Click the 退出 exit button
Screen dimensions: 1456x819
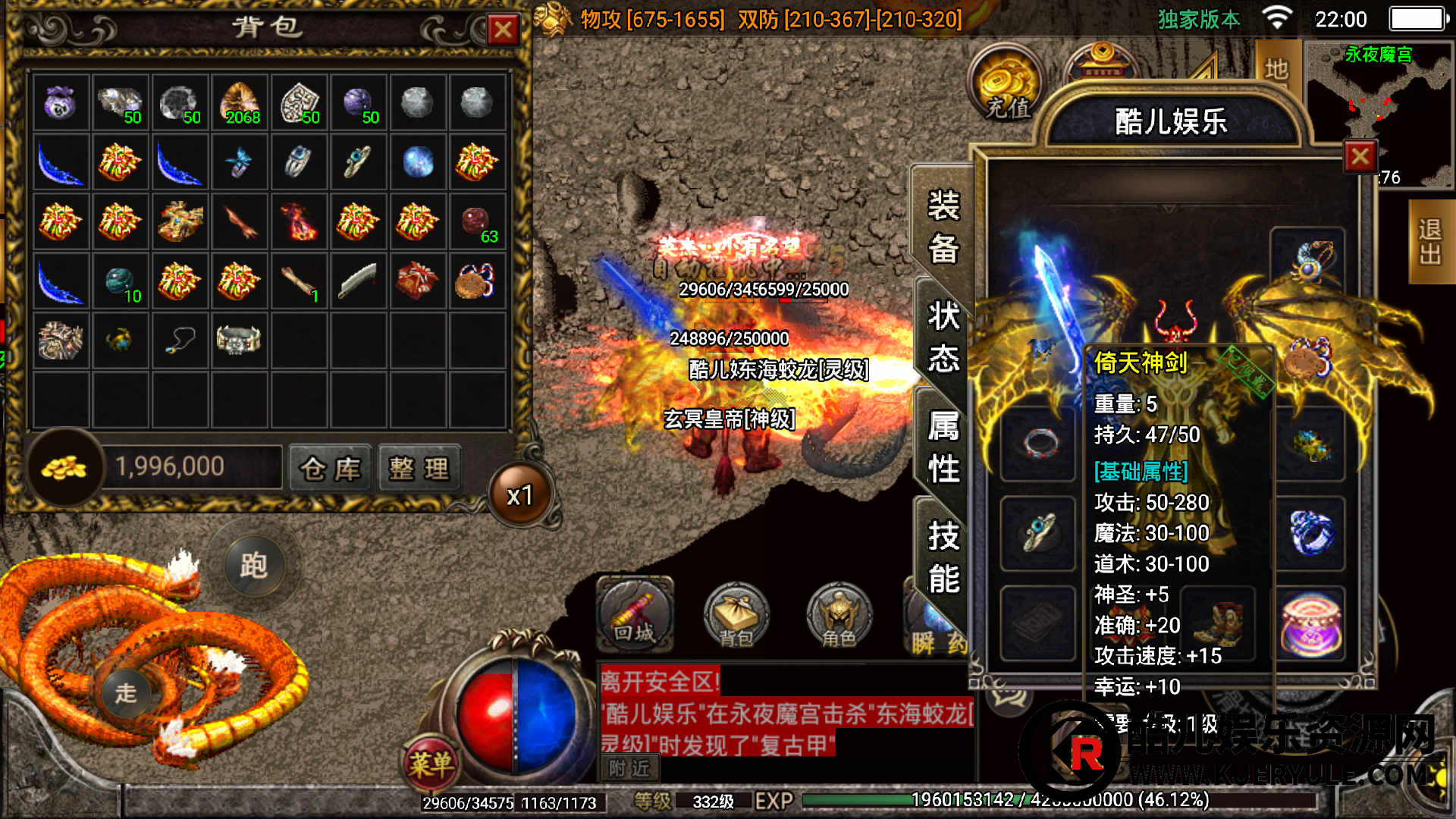click(1430, 241)
